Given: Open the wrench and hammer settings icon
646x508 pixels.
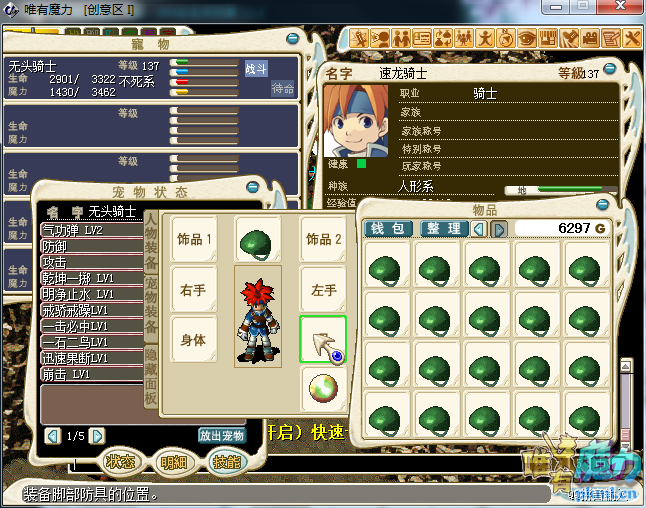Looking at the screenshot, I should click(x=633, y=38).
